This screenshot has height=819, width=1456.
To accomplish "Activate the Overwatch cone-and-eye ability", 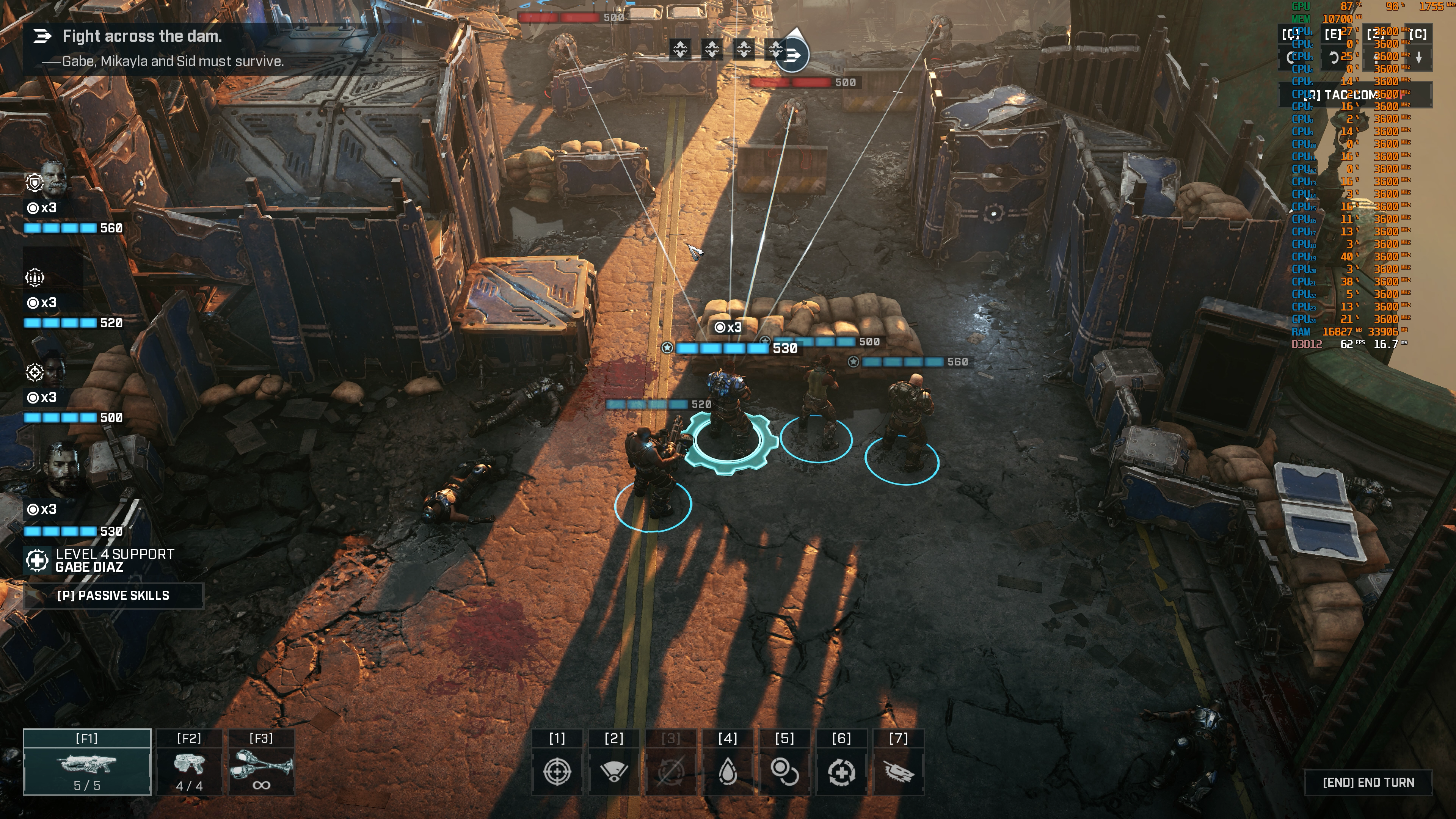I will [x=614, y=771].
